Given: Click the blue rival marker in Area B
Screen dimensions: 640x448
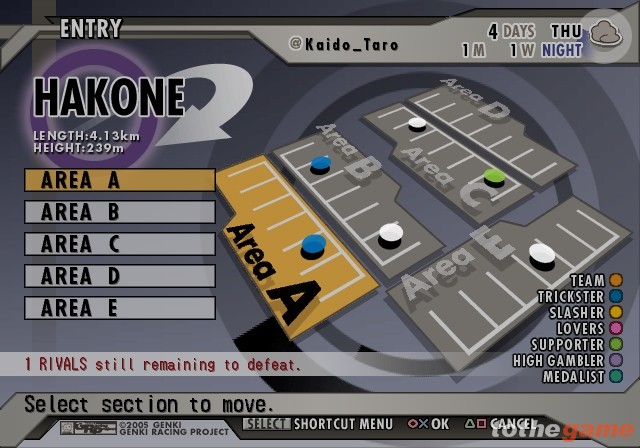Looking at the screenshot, I should point(321,160).
